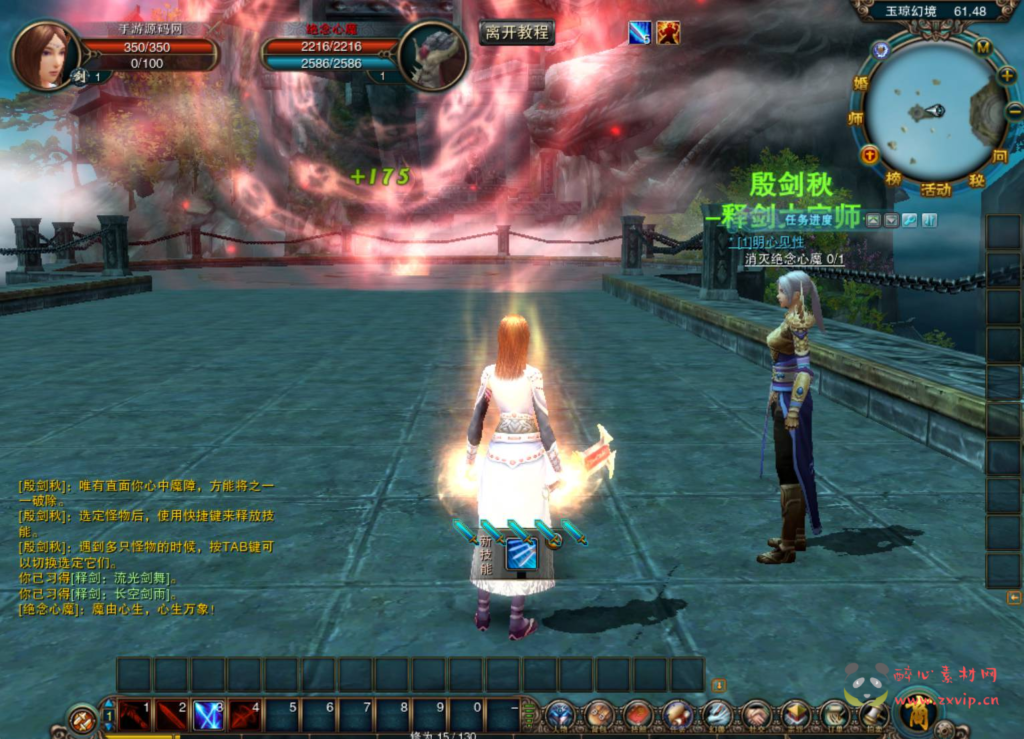1024x739 pixels.
Task: Click the 绝念心魔 target portrait
Action: point(432,56)
